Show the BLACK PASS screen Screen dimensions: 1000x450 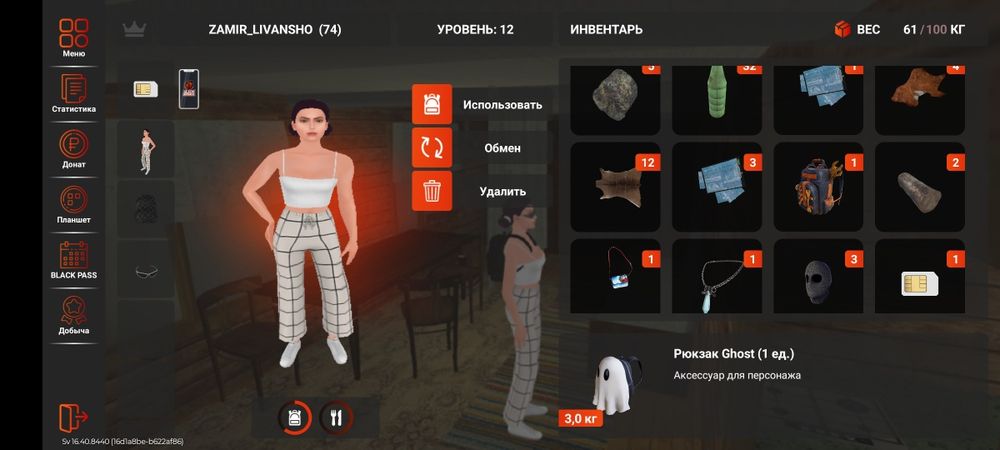(73, 259)
